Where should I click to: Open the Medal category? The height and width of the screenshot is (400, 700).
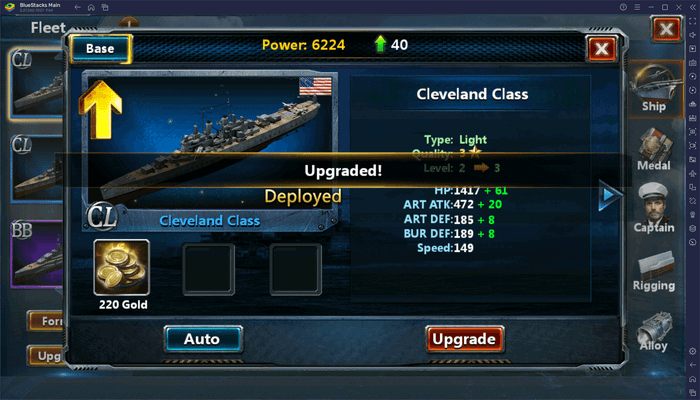654,148
